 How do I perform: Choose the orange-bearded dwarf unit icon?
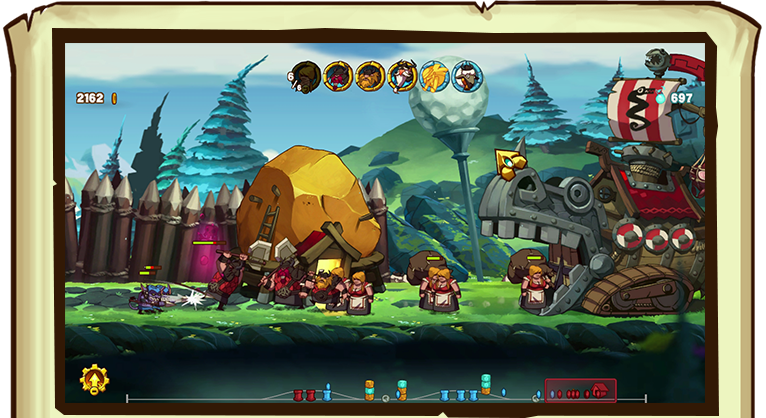point(371,76)
